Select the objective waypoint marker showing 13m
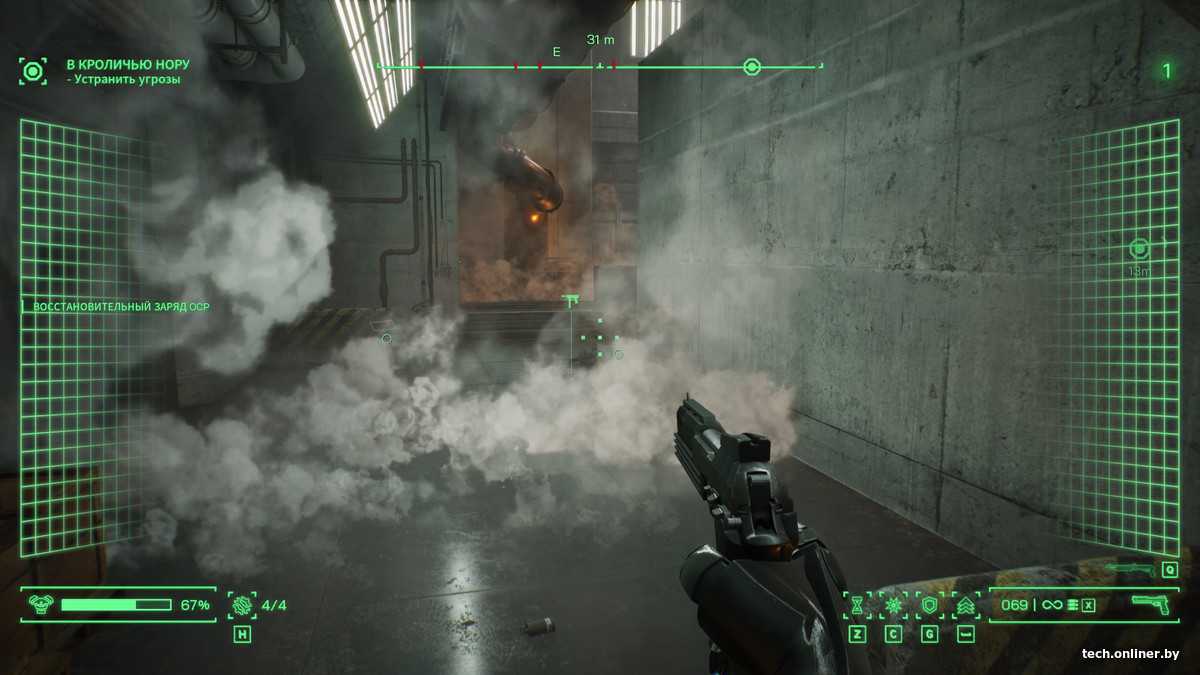 click(x=1139, y=248)
